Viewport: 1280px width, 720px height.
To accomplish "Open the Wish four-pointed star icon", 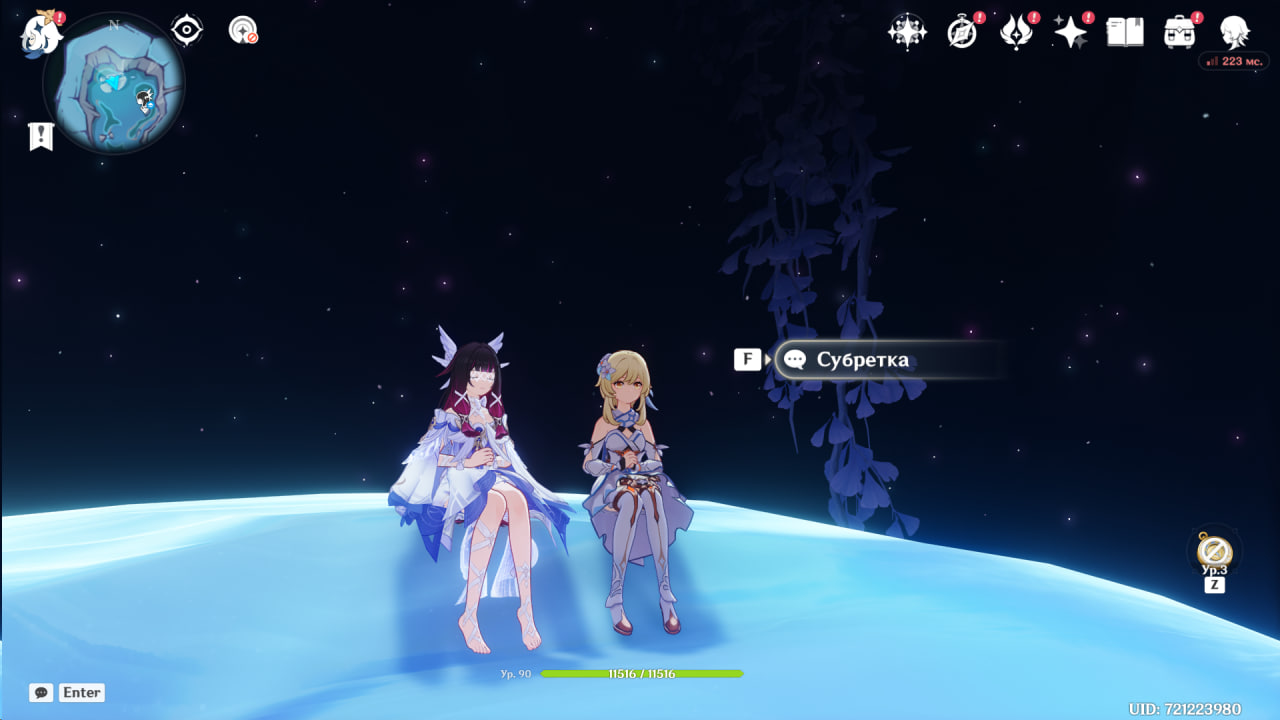I will point(1070,32).
